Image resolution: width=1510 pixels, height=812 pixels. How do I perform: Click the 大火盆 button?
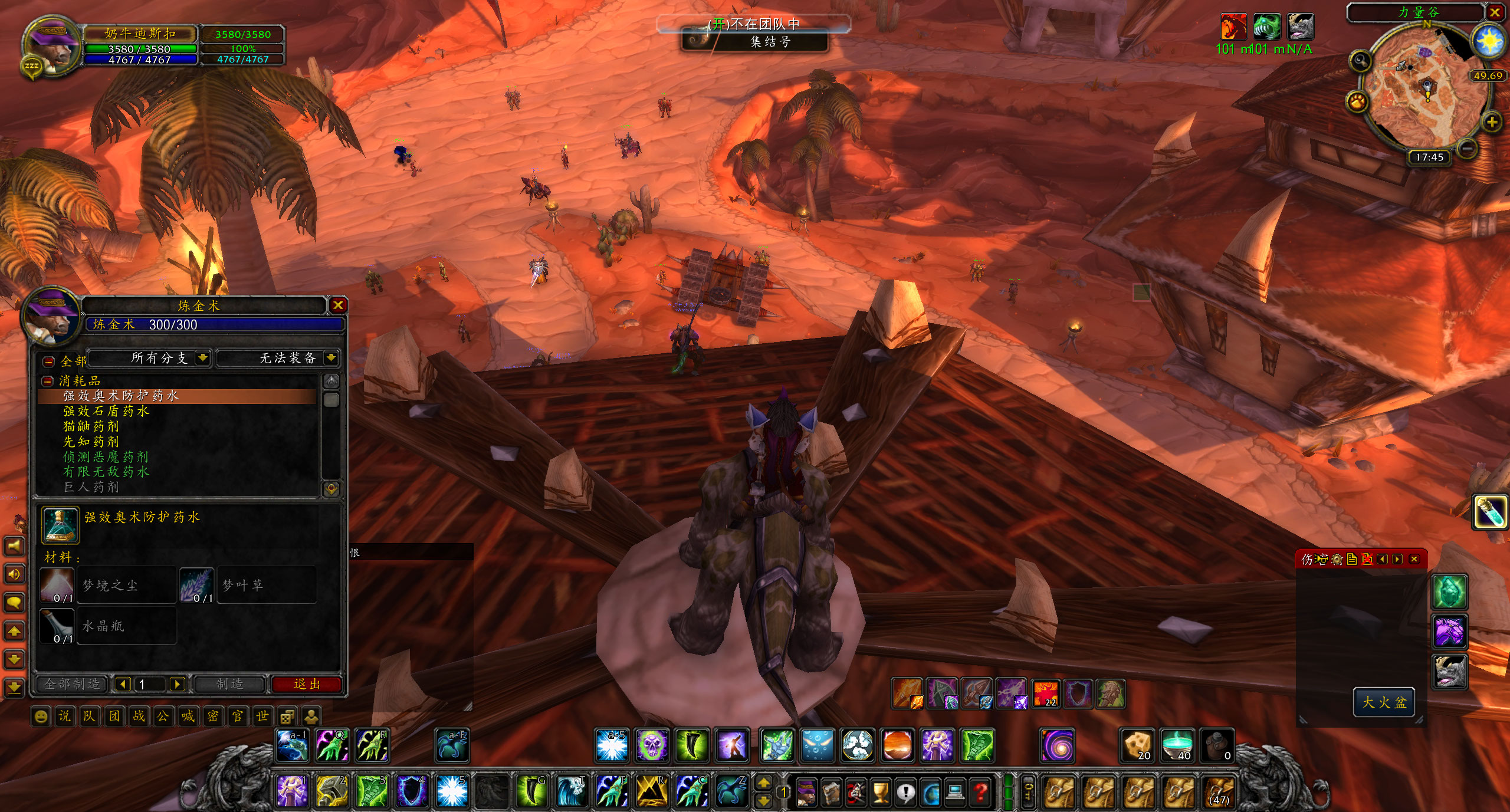[x=1384, y=702]
